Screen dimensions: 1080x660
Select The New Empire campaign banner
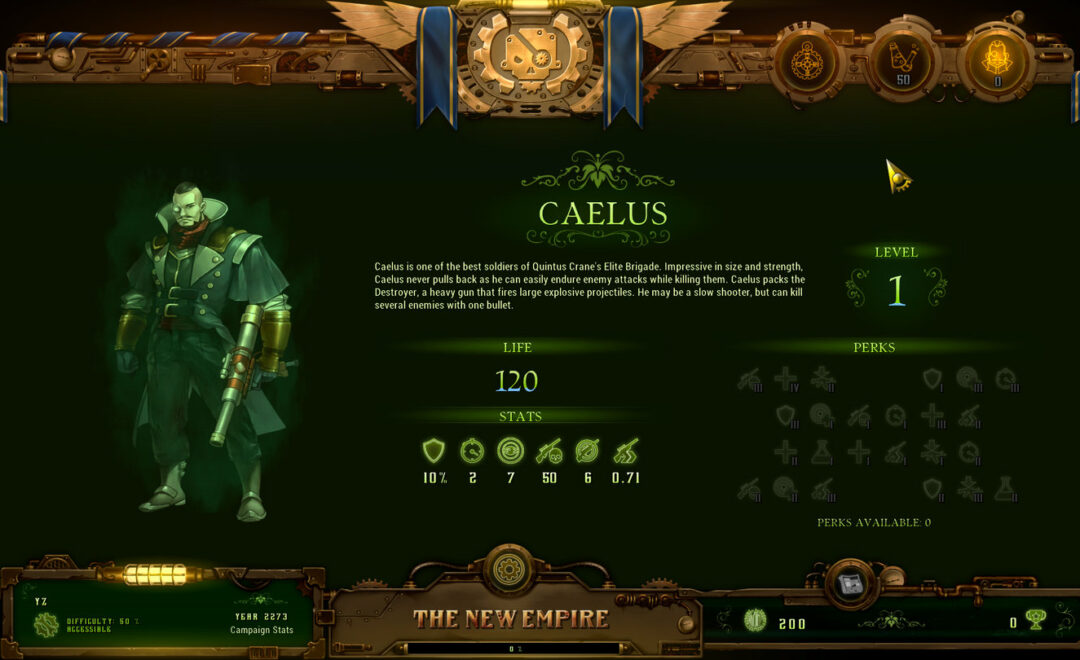511,618
